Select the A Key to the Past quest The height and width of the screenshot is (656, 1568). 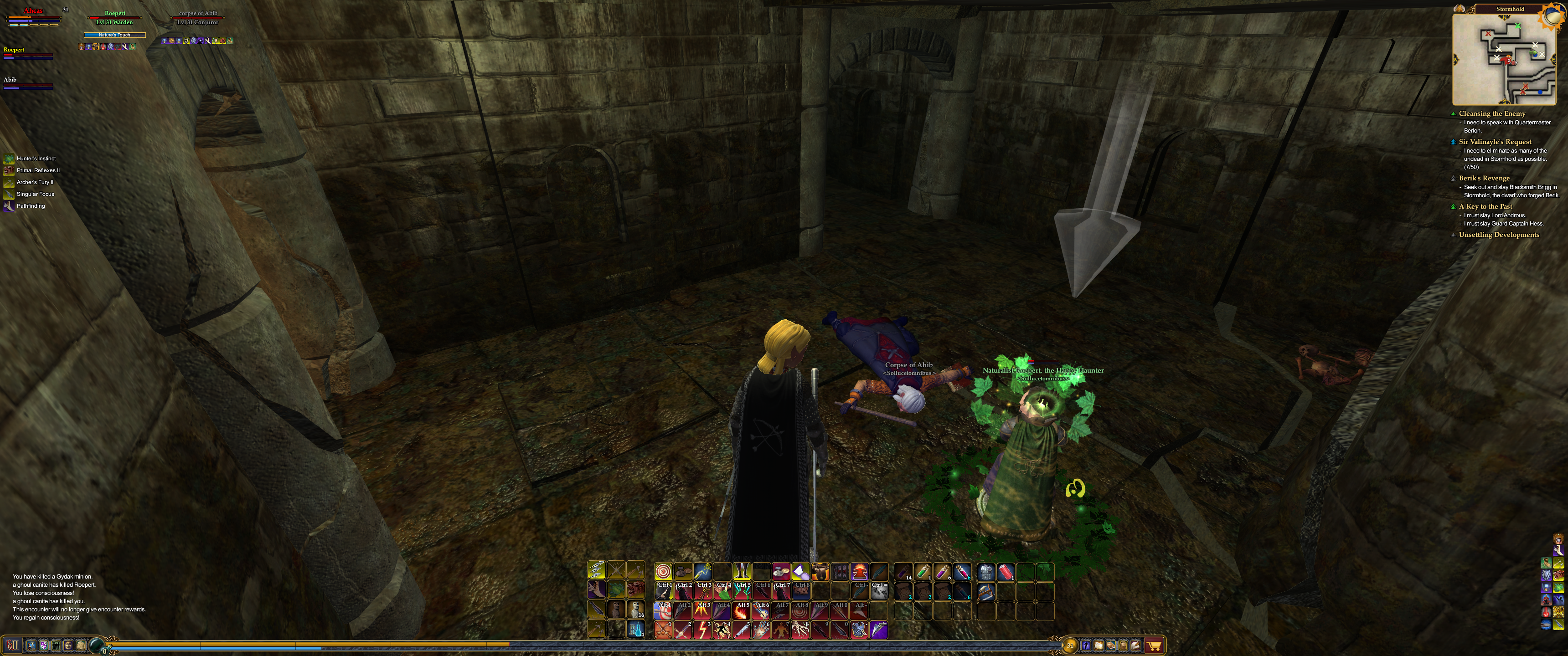tap(1485, 206)
